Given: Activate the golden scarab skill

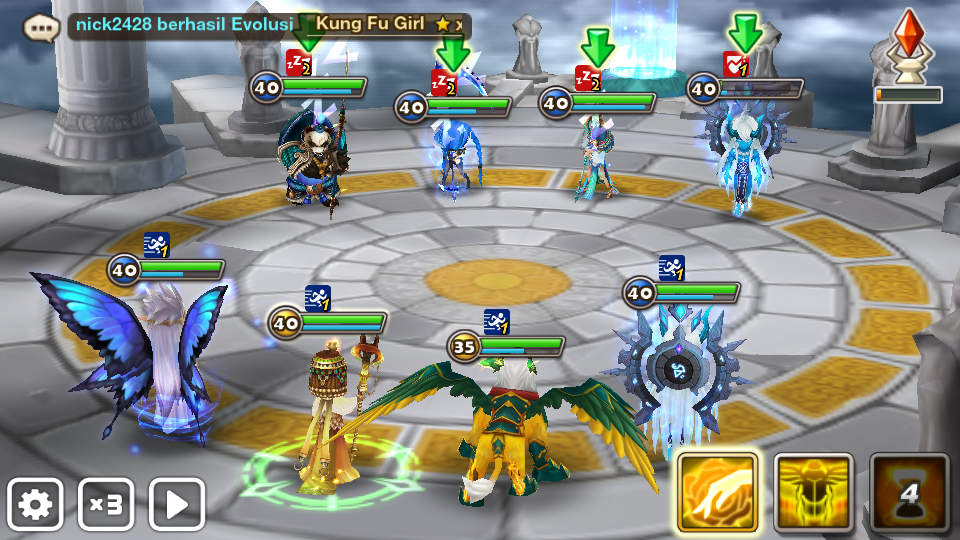Looking at the screenshot, I should [x=813, y=491].
